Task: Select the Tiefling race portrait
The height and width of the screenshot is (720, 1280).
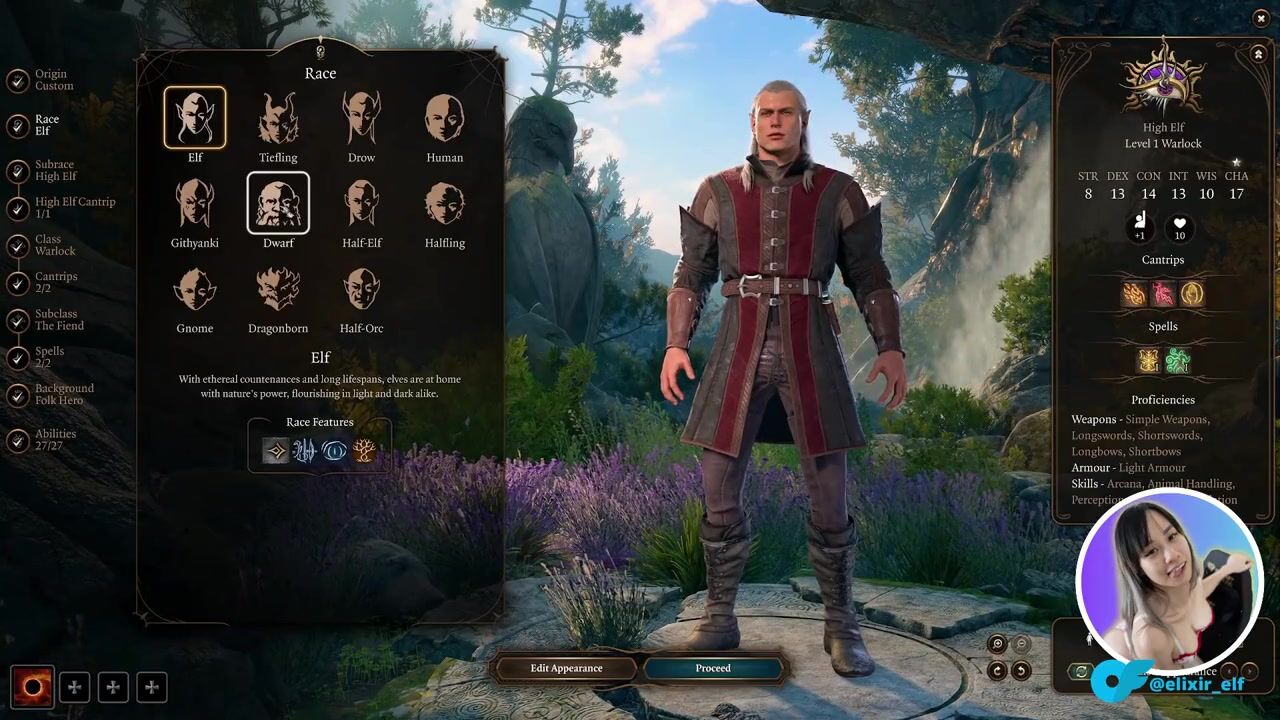Action: click(x=278, y=118)
